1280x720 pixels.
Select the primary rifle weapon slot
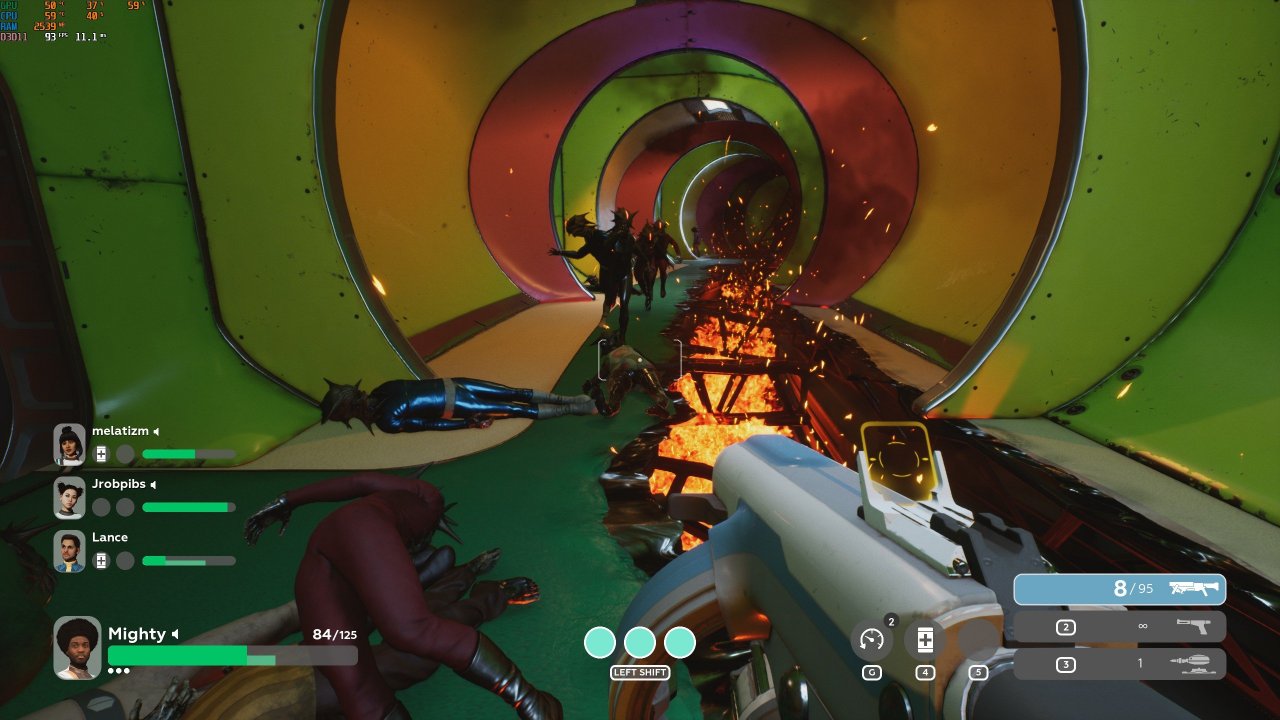pos(1119,589)
